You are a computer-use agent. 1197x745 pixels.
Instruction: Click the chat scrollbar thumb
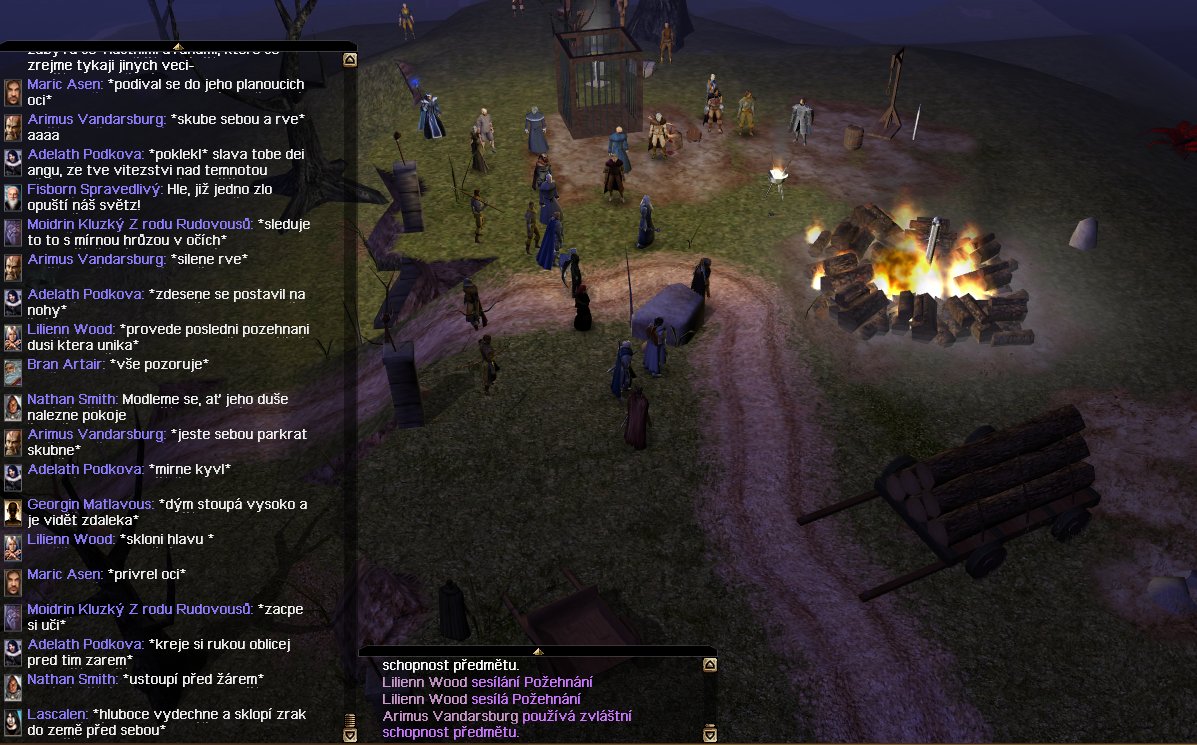click(350, 720)
